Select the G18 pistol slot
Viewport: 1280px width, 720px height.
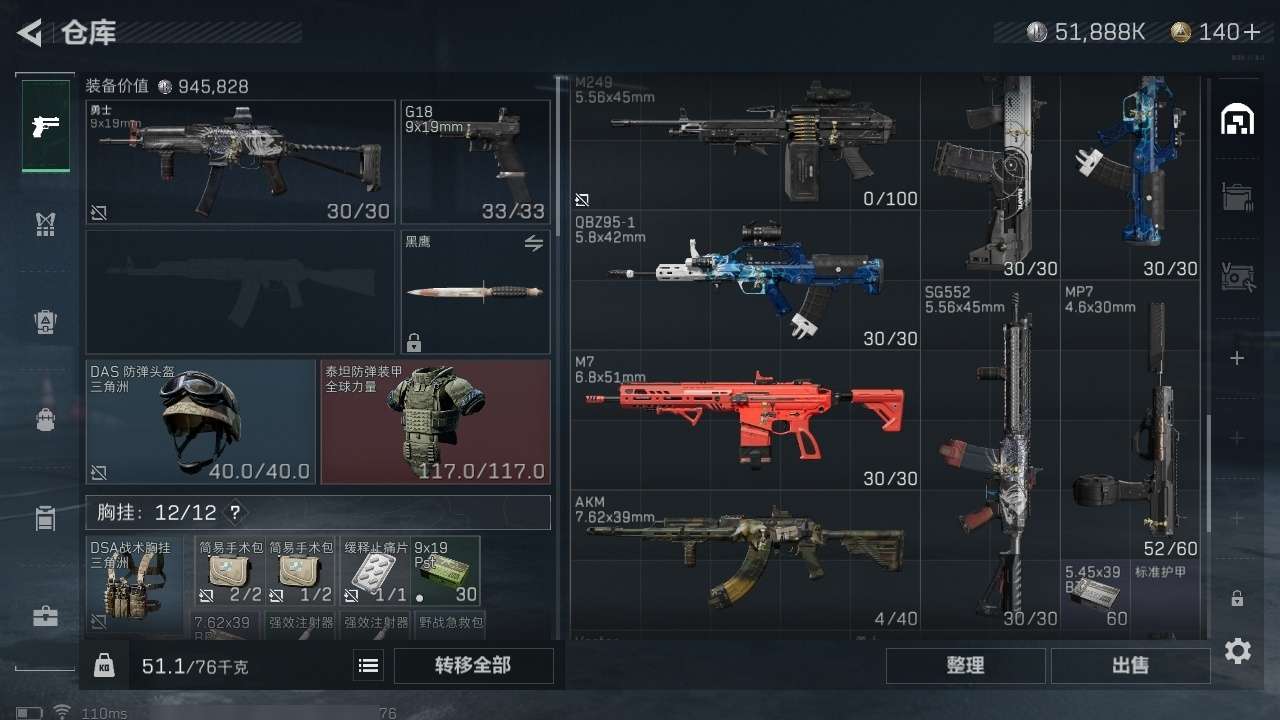click(476, 162)
